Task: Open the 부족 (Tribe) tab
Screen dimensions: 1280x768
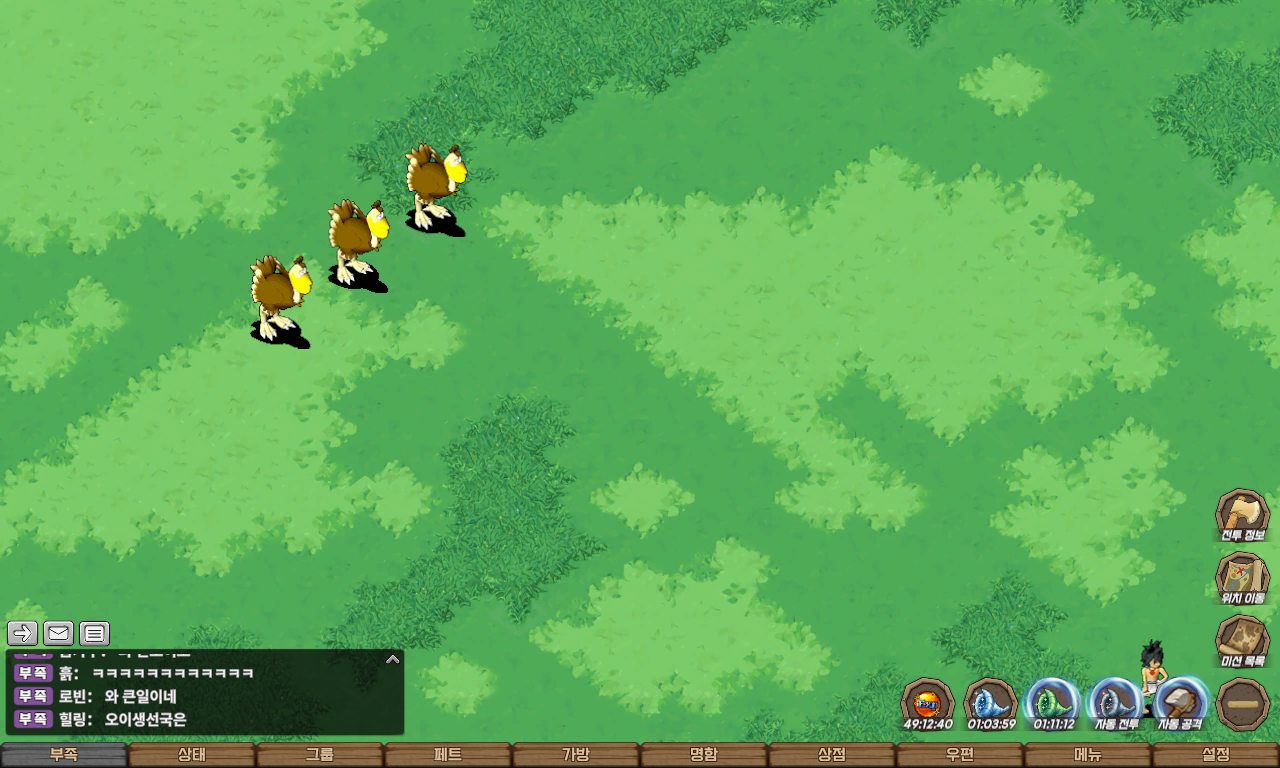Action: point(64,755)
